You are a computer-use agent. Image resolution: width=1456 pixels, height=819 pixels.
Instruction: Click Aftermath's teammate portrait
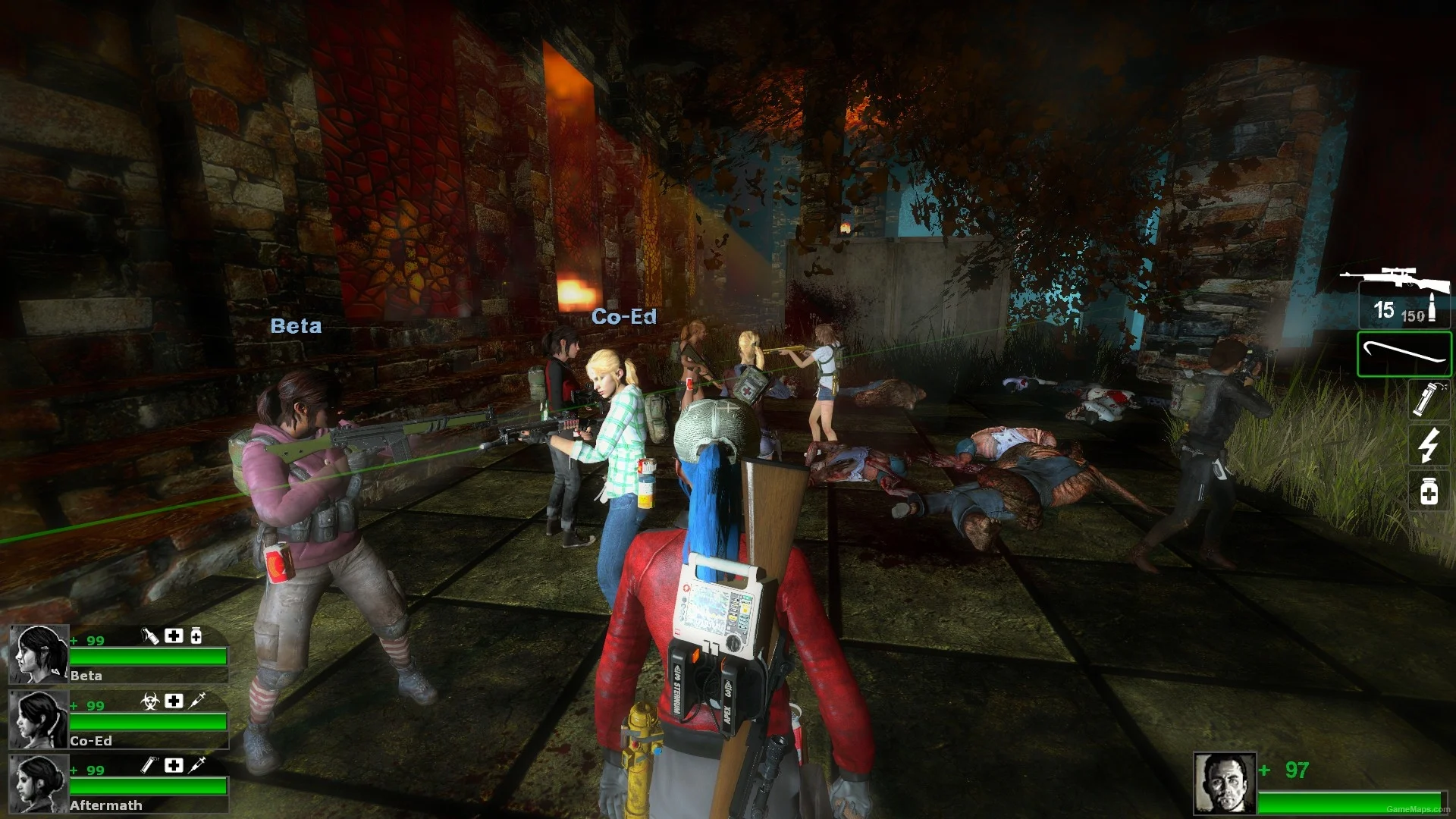pyautogui.click(x=39, y=783)
